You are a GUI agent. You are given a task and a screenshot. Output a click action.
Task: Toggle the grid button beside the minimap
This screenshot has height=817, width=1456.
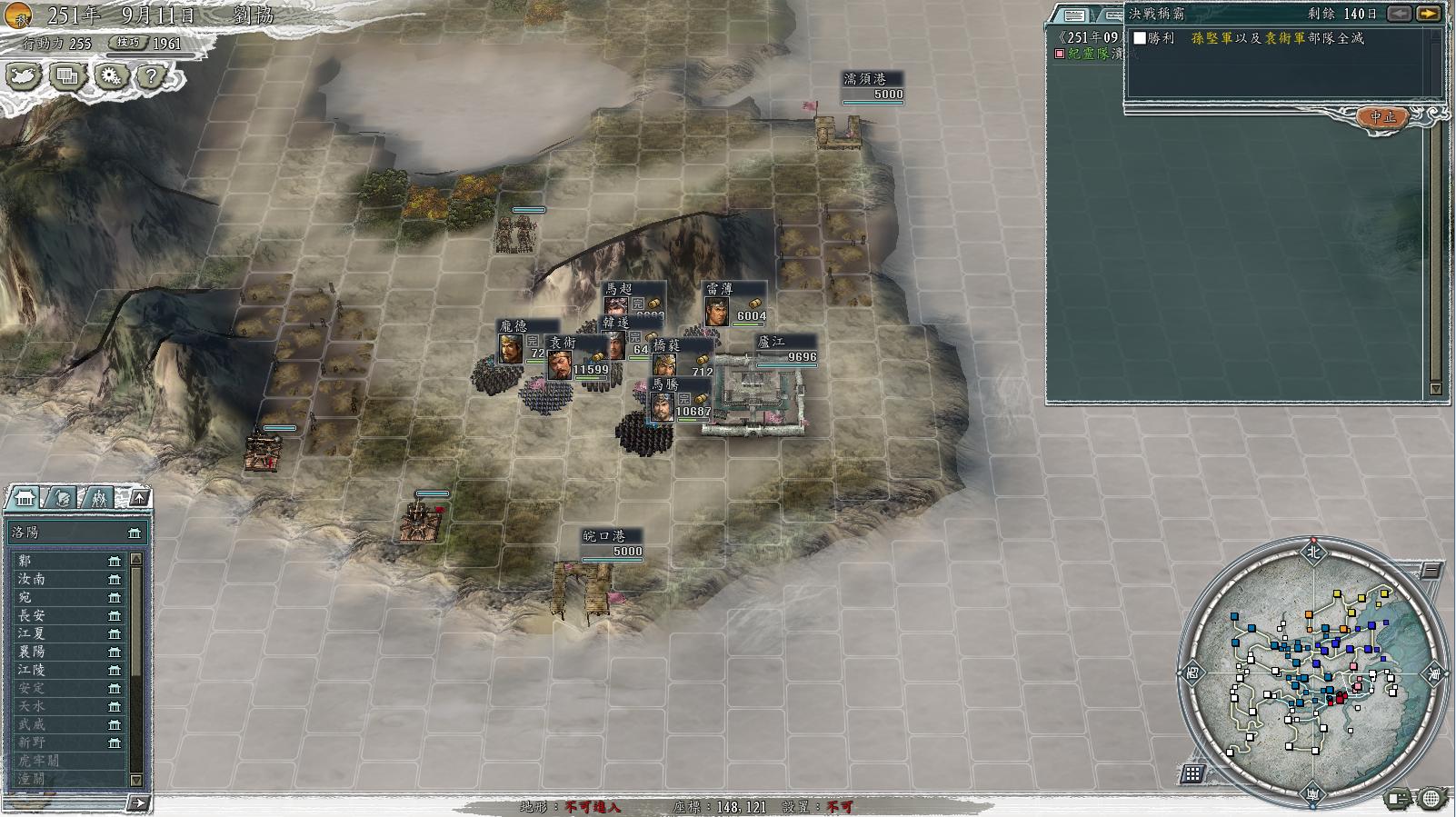pos(1193,773)
